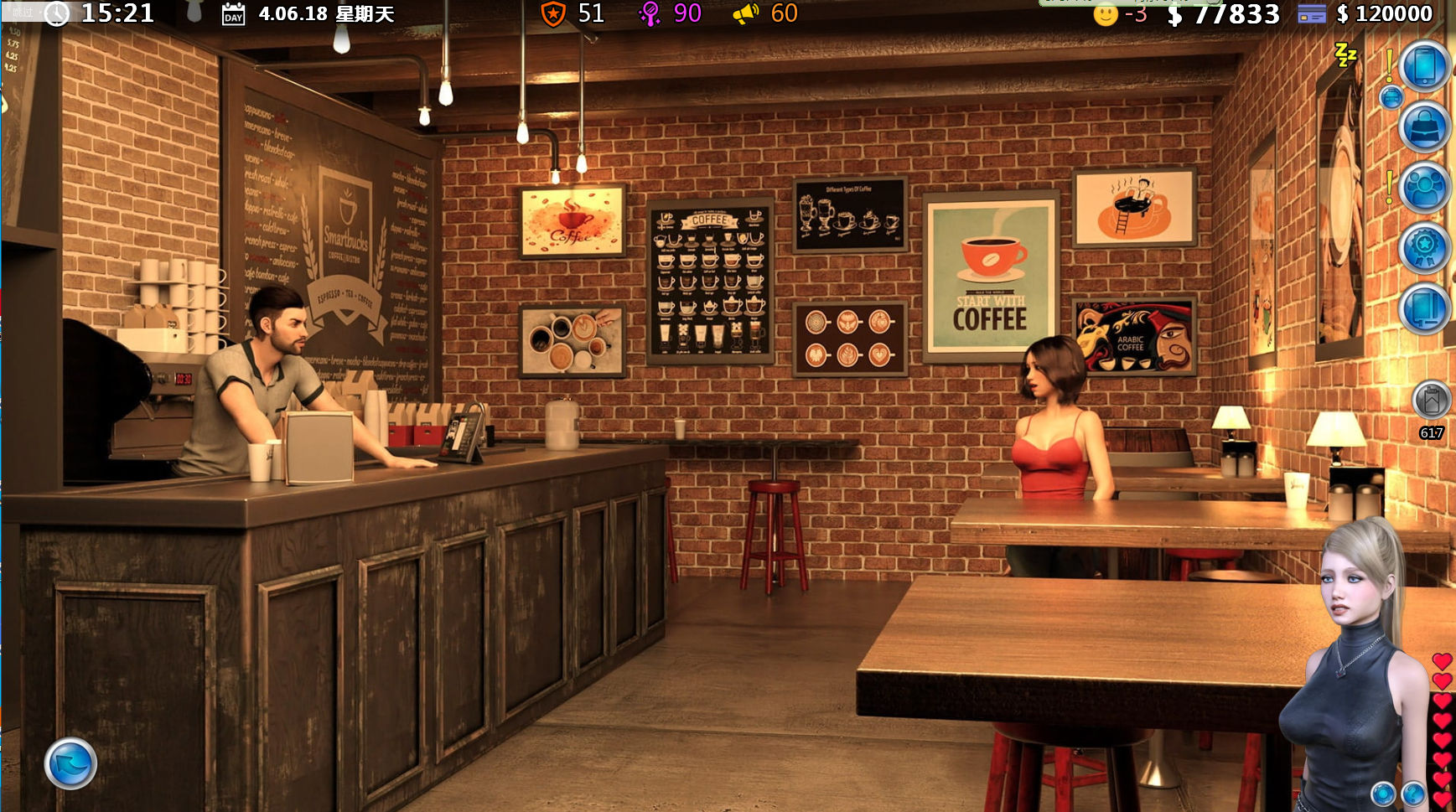The width and height of the screenshot is (1456, 812).
Task: Open the achievements ribbon badge
Action: [1424, 248]
